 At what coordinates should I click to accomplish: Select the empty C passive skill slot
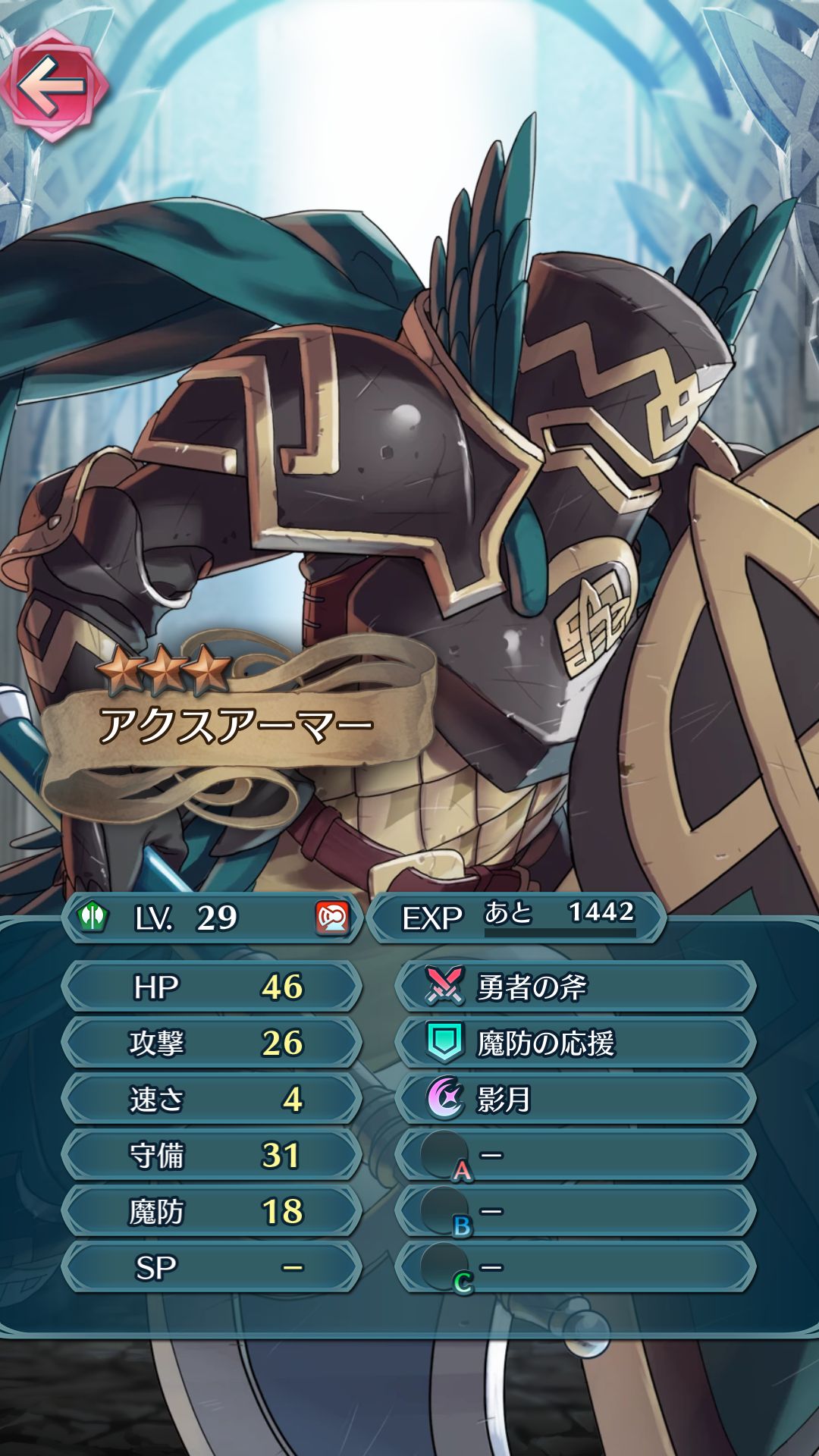[x=575, y=1267]
